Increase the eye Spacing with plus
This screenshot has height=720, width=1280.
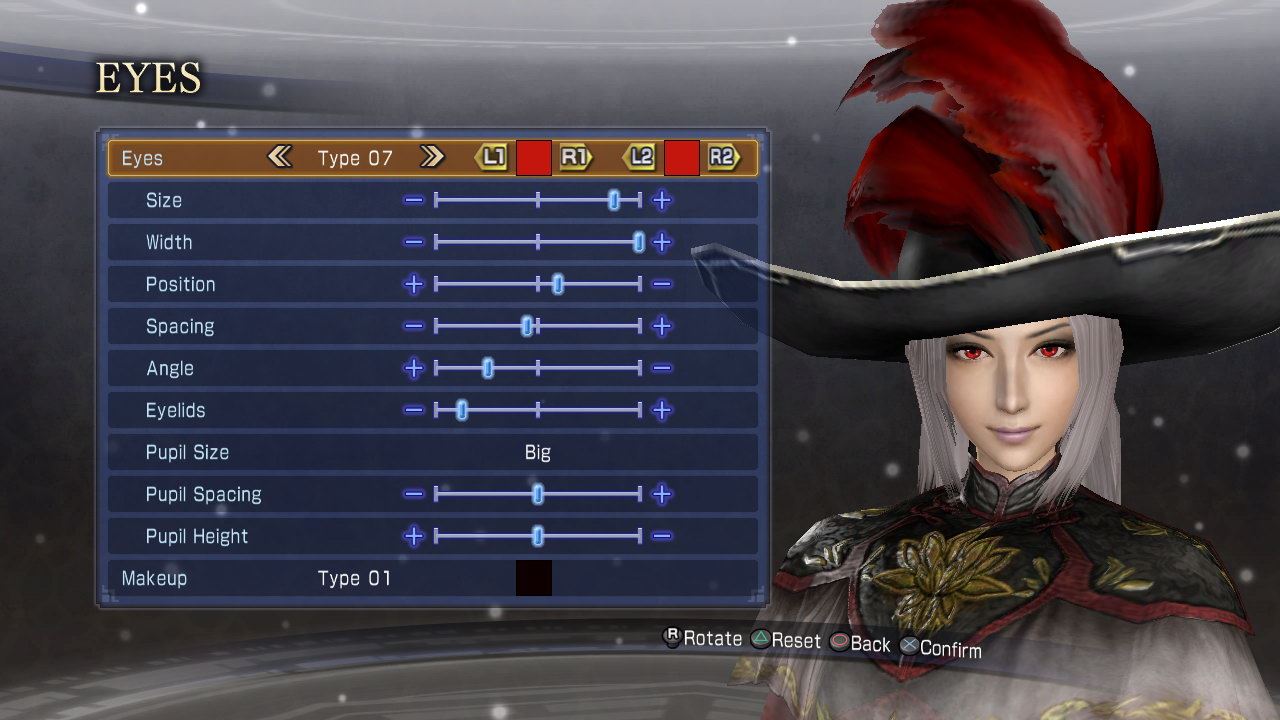(661, 326)
